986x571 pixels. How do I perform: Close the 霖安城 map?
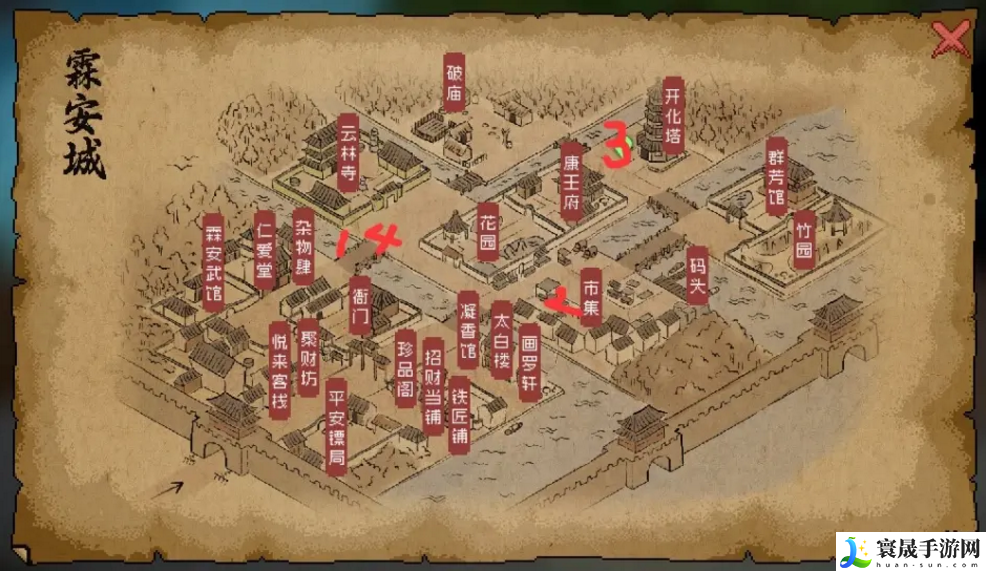coord(949,41)
